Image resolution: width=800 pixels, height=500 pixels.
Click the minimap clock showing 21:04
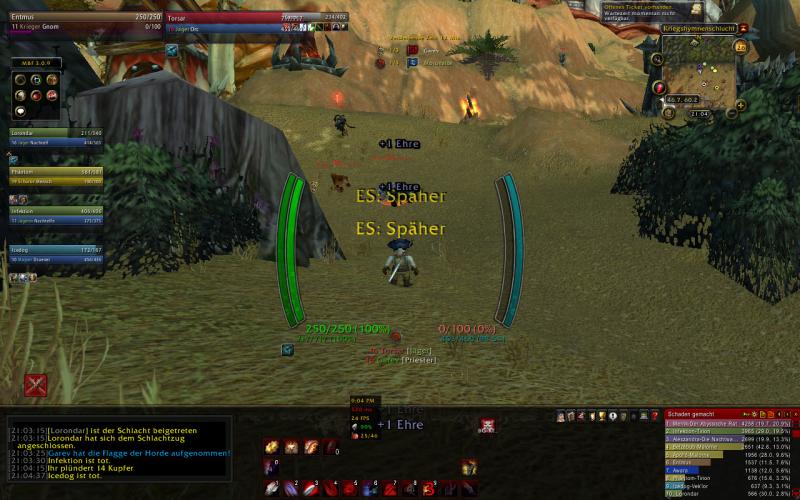tap(700, 113)
